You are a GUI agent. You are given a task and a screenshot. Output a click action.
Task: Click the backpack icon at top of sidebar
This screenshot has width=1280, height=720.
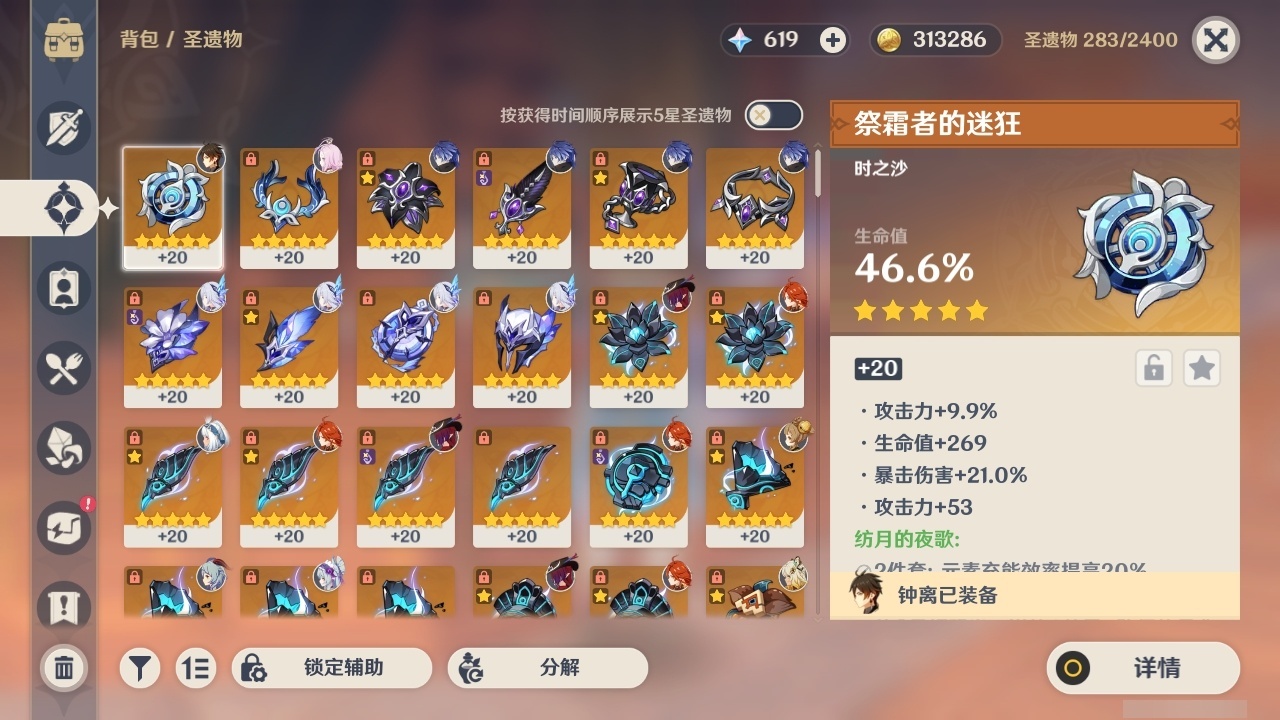63,40
